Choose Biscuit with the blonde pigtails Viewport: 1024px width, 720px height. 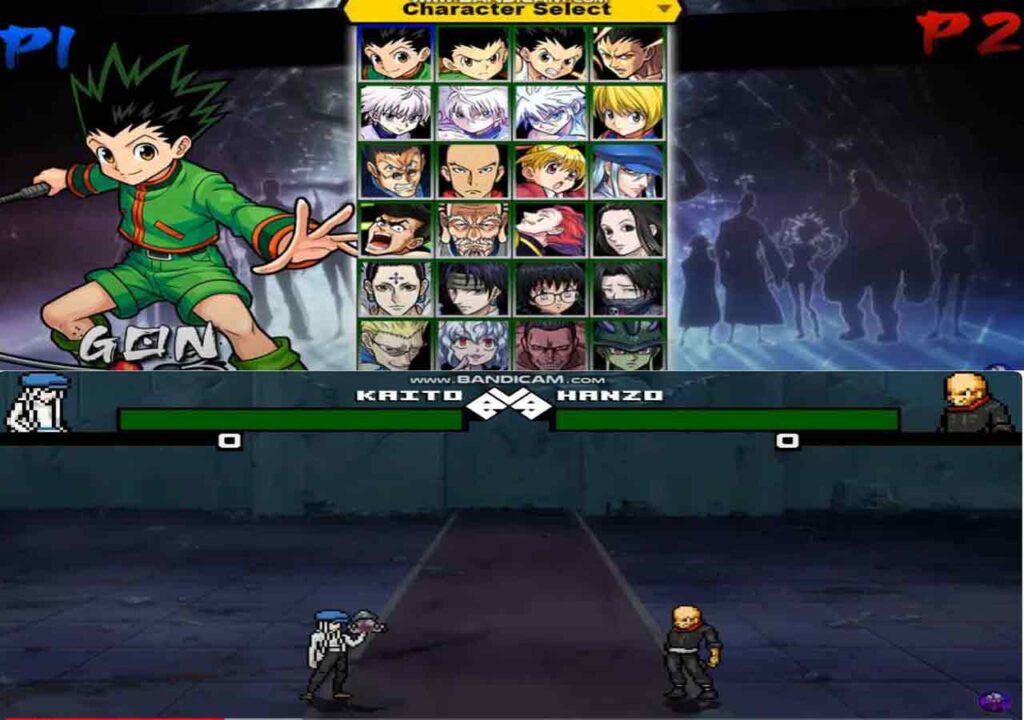coord(550,171)
